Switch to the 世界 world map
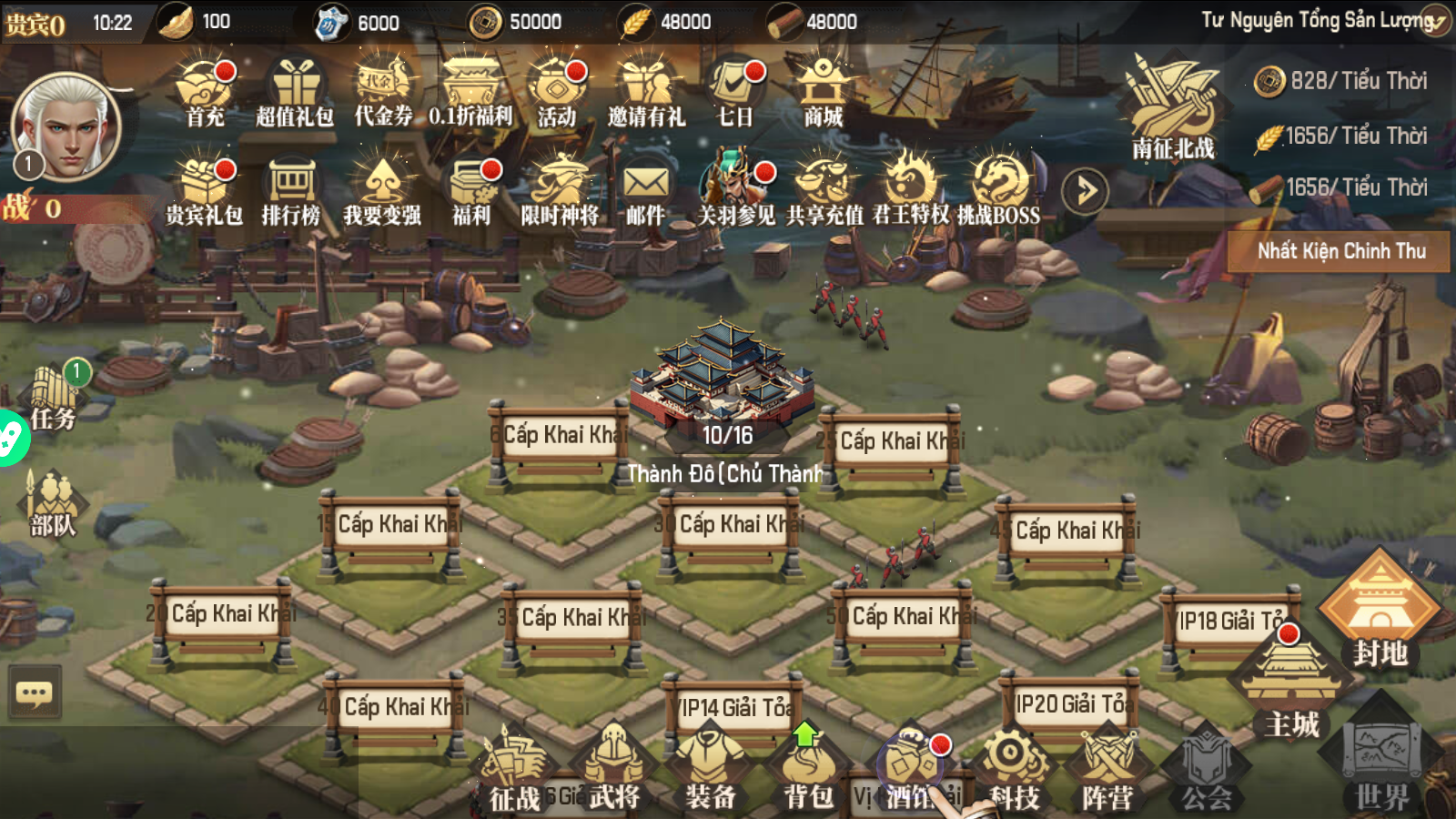1456x819 pixels. pos(1382,764)
